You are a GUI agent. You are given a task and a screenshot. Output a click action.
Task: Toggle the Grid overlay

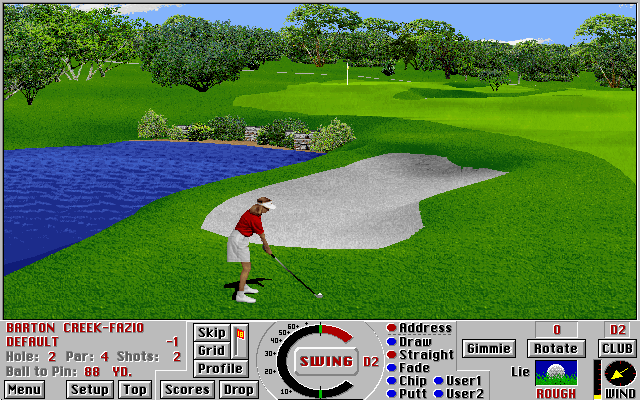coord(212,350)
